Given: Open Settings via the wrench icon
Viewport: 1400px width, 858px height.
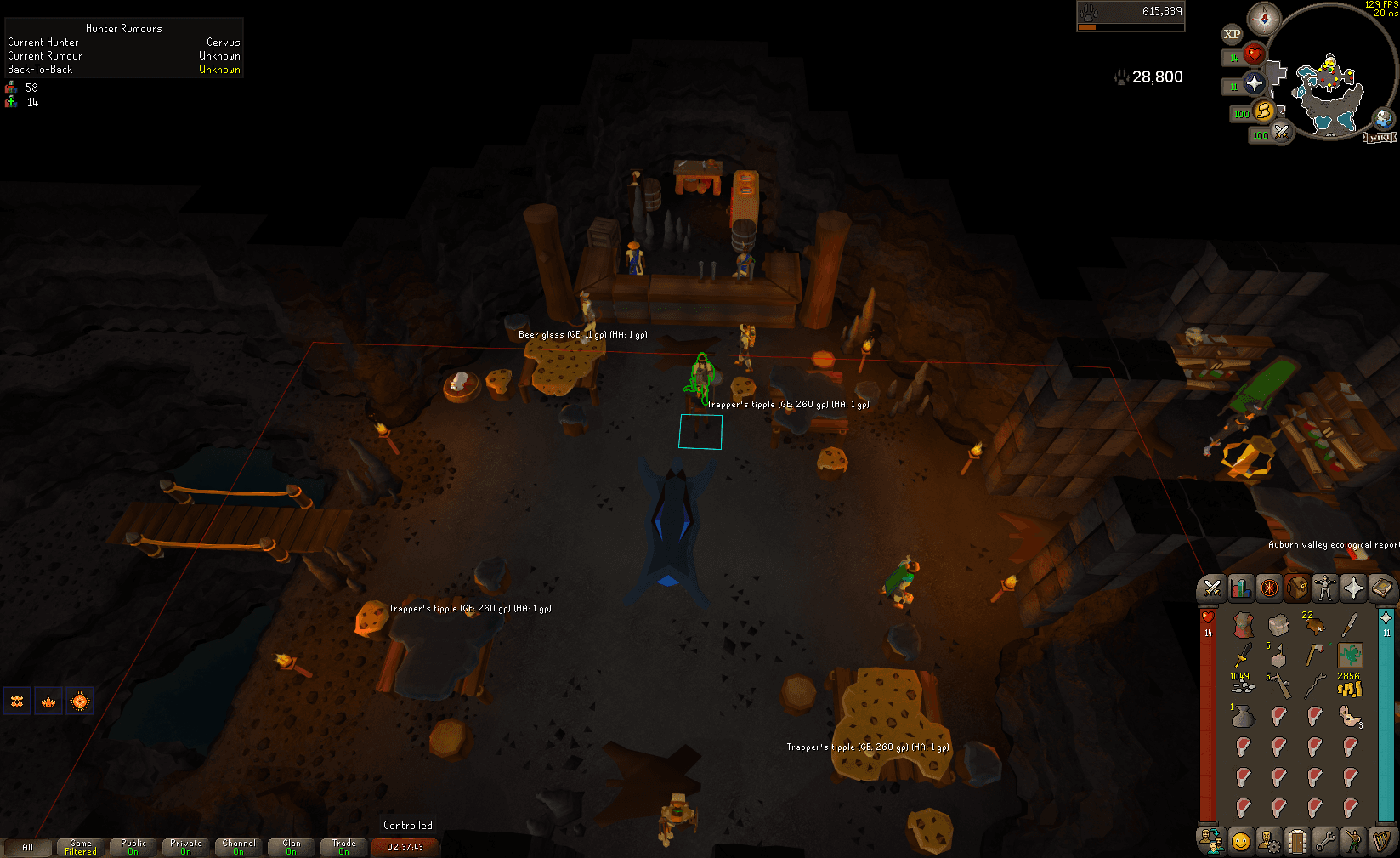Looking at the screenshot, I should (x=1327, y=839).
